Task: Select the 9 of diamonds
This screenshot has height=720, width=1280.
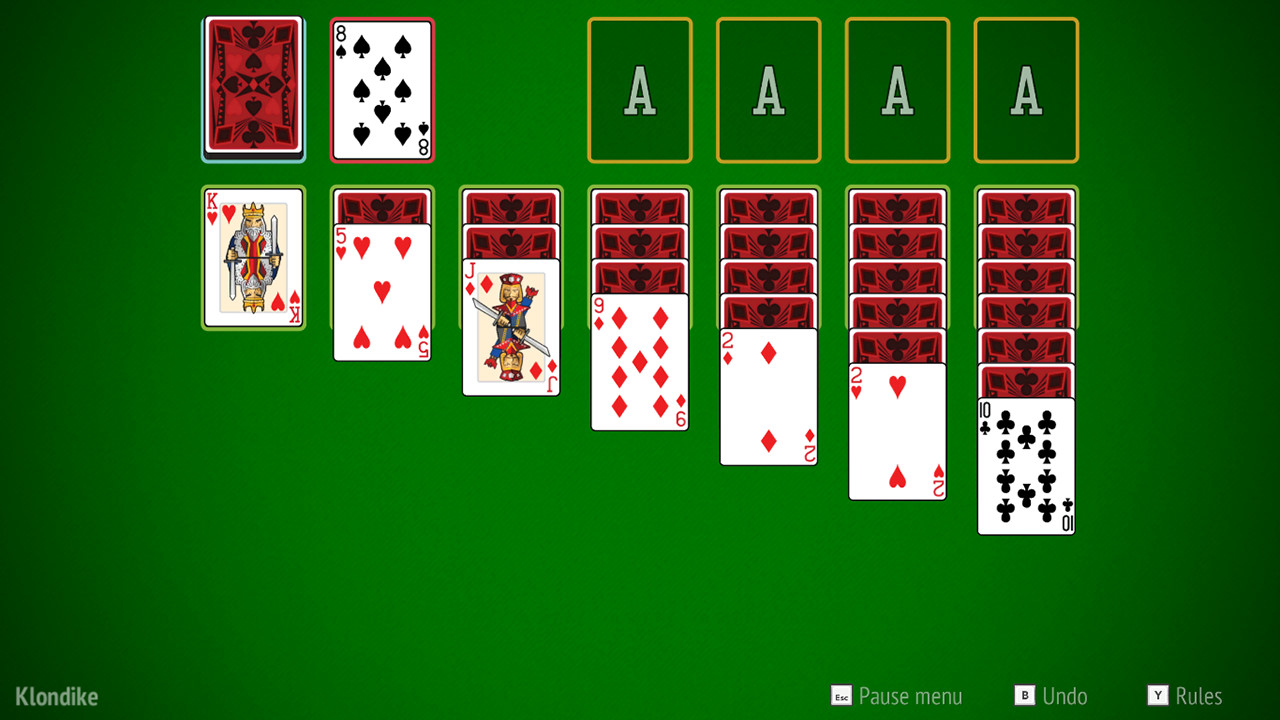Action: [x=639, y=360]
